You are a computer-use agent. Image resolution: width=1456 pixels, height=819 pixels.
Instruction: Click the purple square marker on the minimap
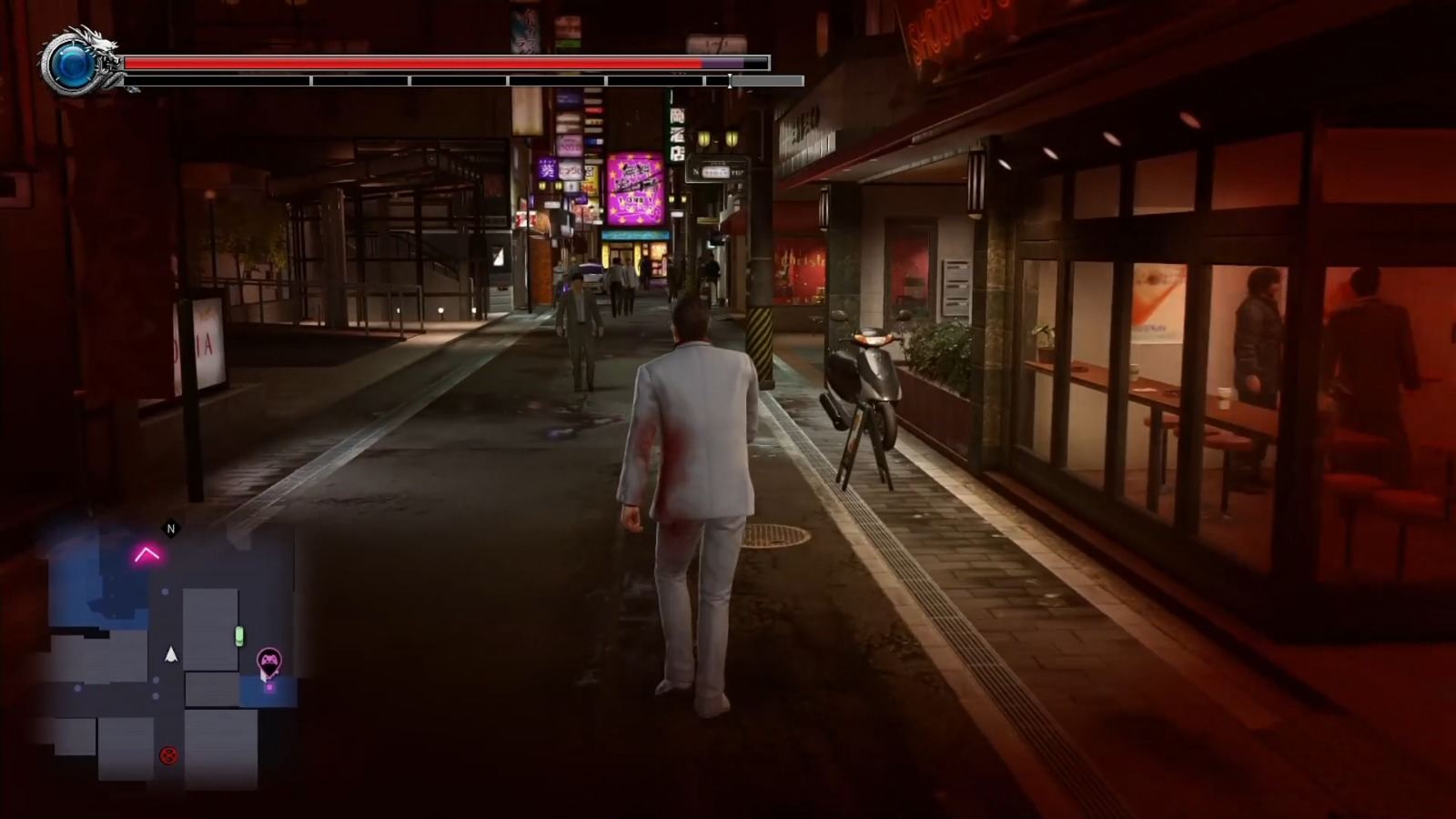[x=270, y=687]
